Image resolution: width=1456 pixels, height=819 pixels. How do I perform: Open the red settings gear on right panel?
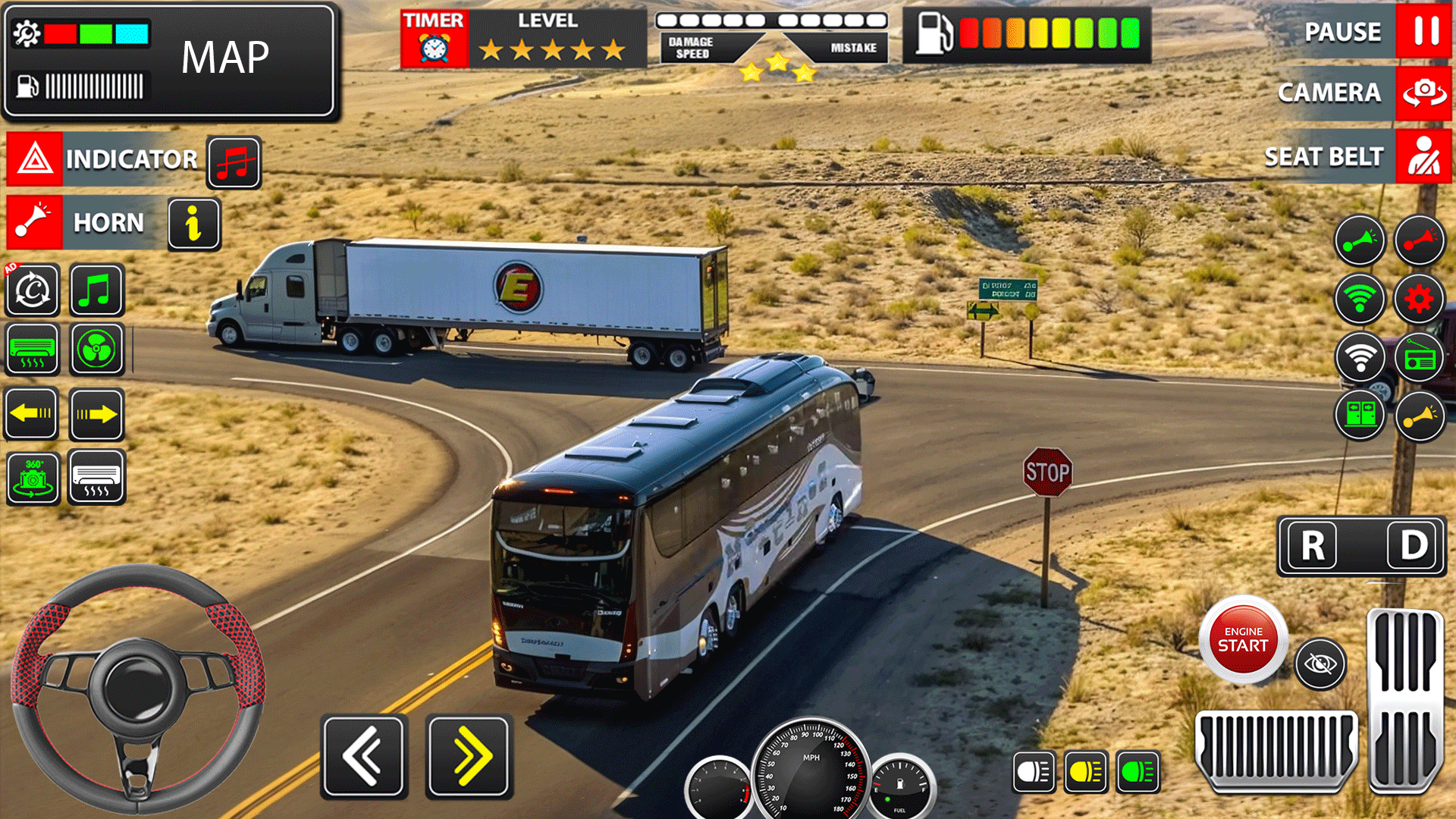tap(1419, 298)
